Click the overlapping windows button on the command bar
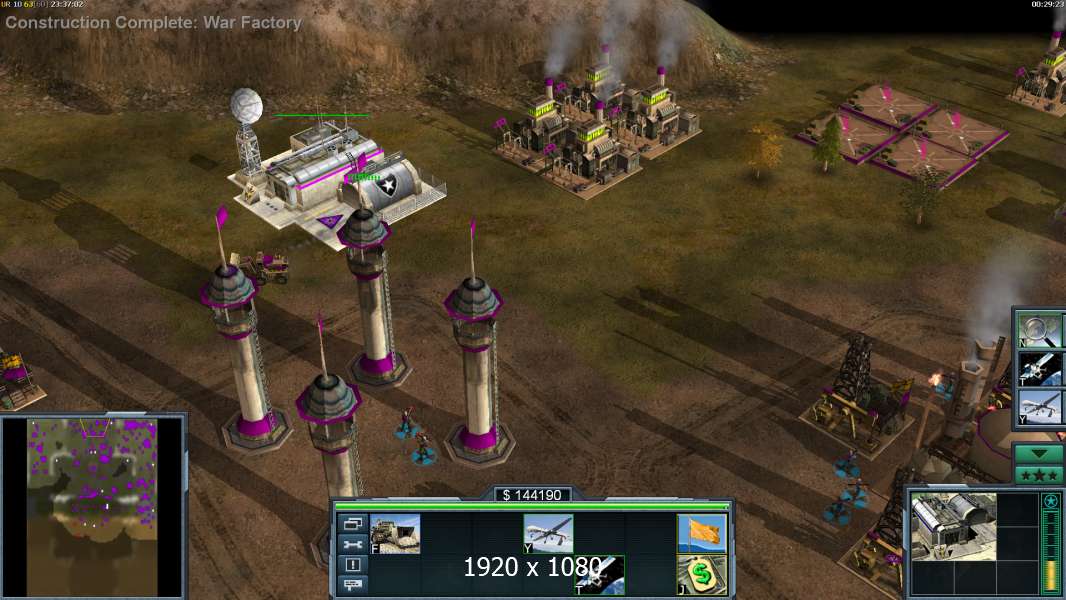 click(x=352, y=524)
